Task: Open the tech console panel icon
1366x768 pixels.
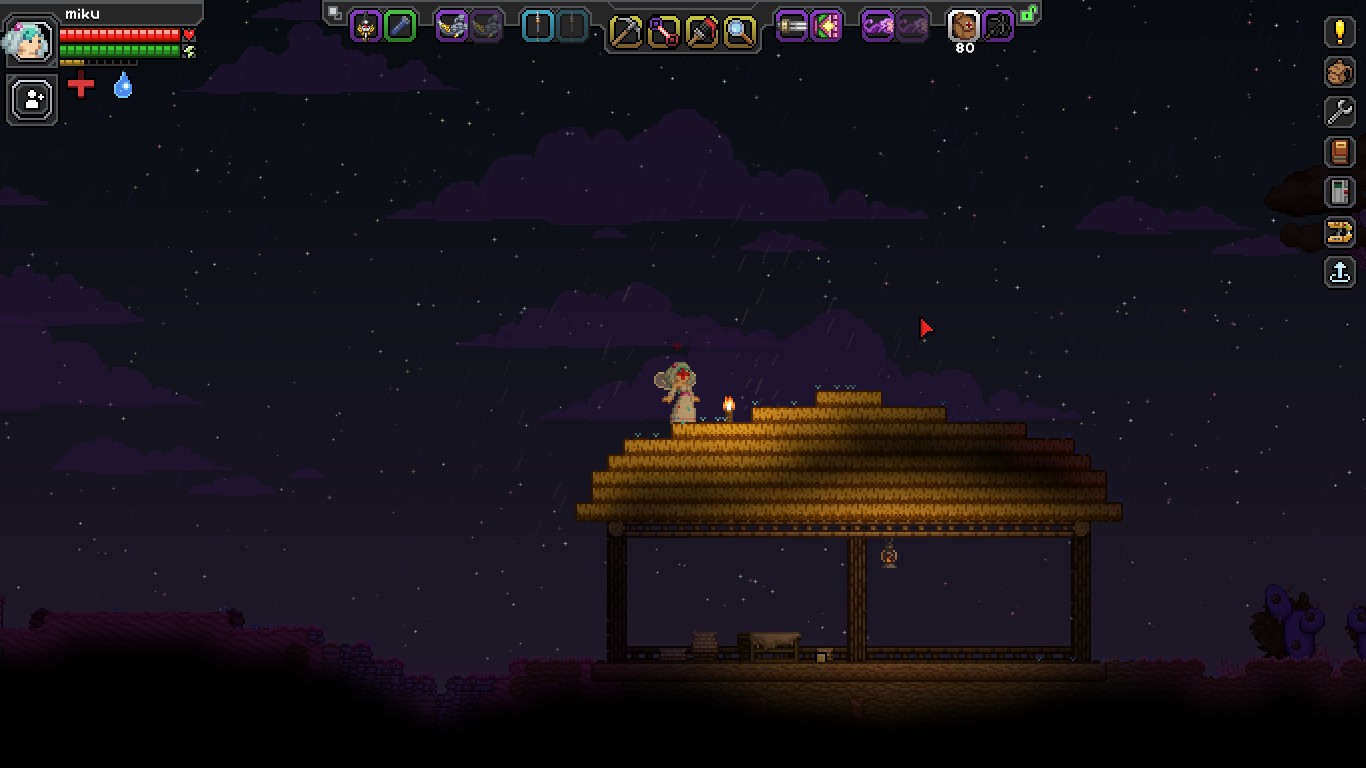Action: click(x=1340, y=191)
